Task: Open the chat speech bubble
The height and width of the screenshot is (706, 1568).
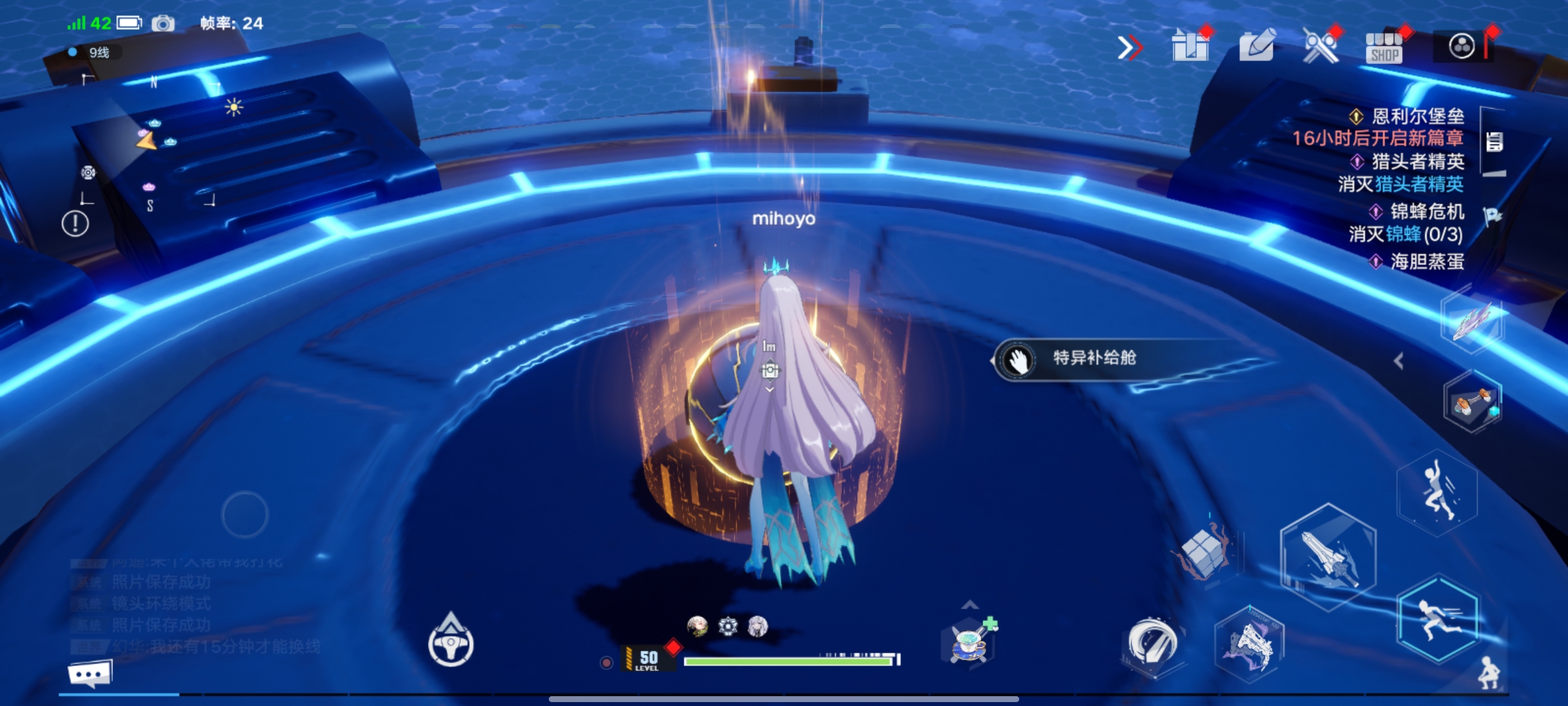Action: (x=90, y=673)
